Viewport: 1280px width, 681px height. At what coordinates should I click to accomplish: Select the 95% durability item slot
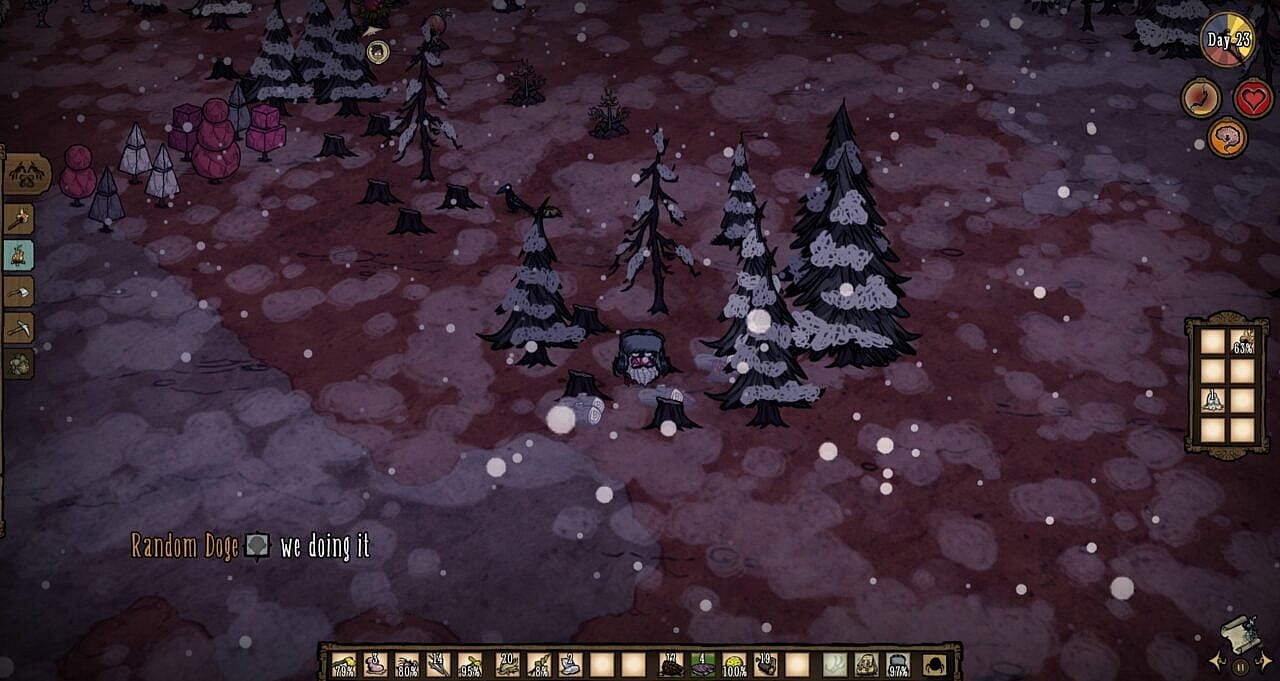[469, 664]
